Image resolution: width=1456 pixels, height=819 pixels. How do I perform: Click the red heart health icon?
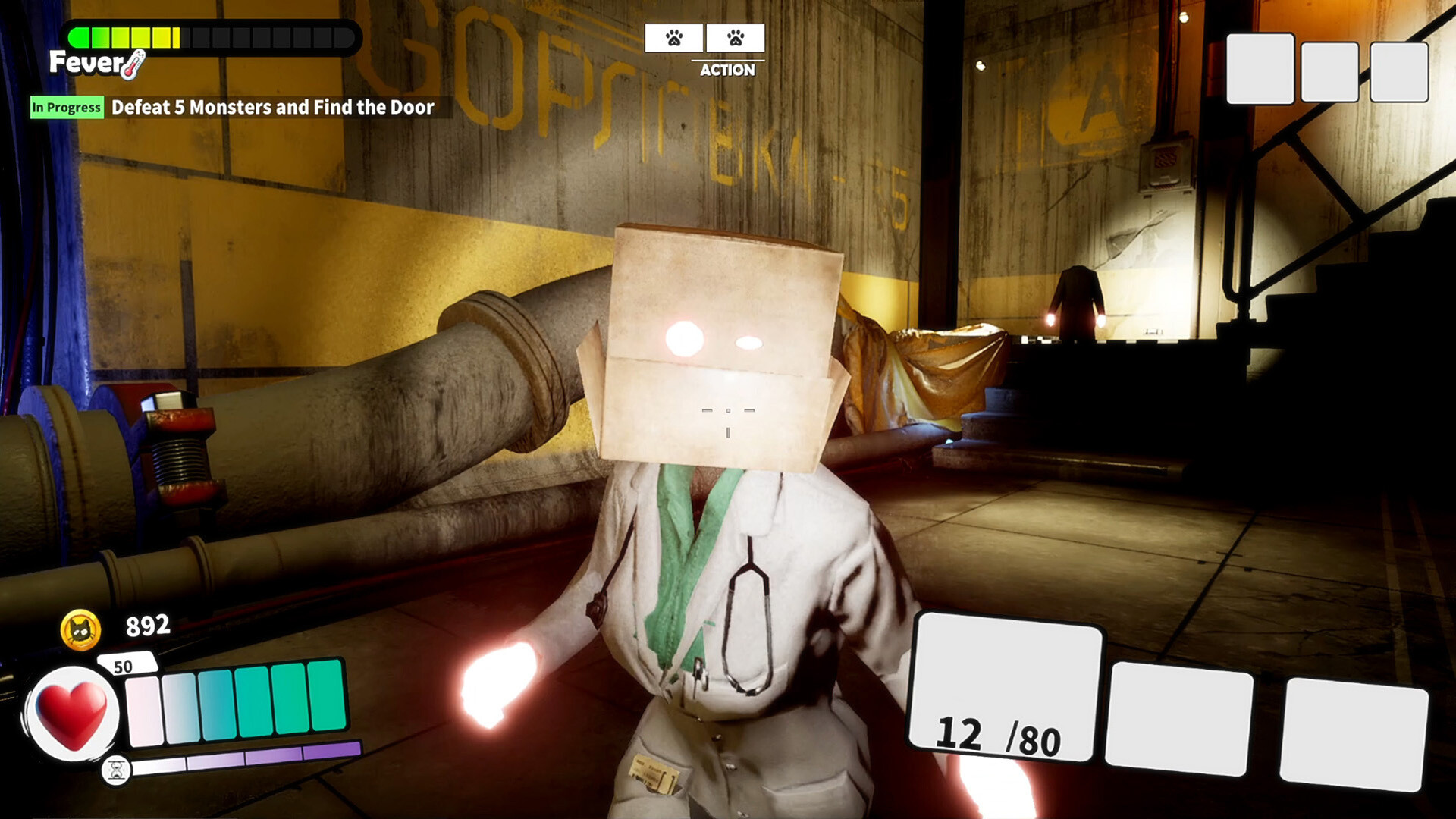click(x=72, y=713)
